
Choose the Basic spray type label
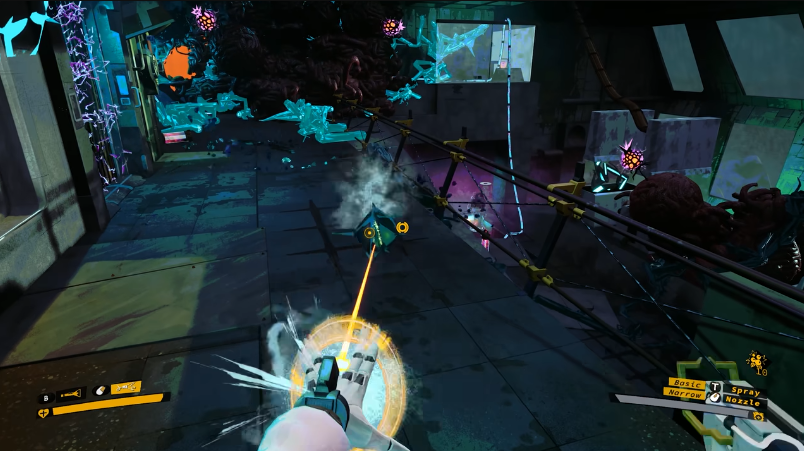click(687, 381)
